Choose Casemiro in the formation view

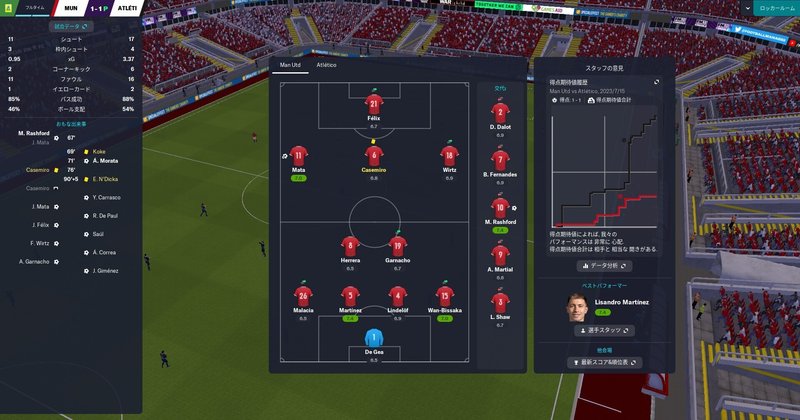point(374,156)
